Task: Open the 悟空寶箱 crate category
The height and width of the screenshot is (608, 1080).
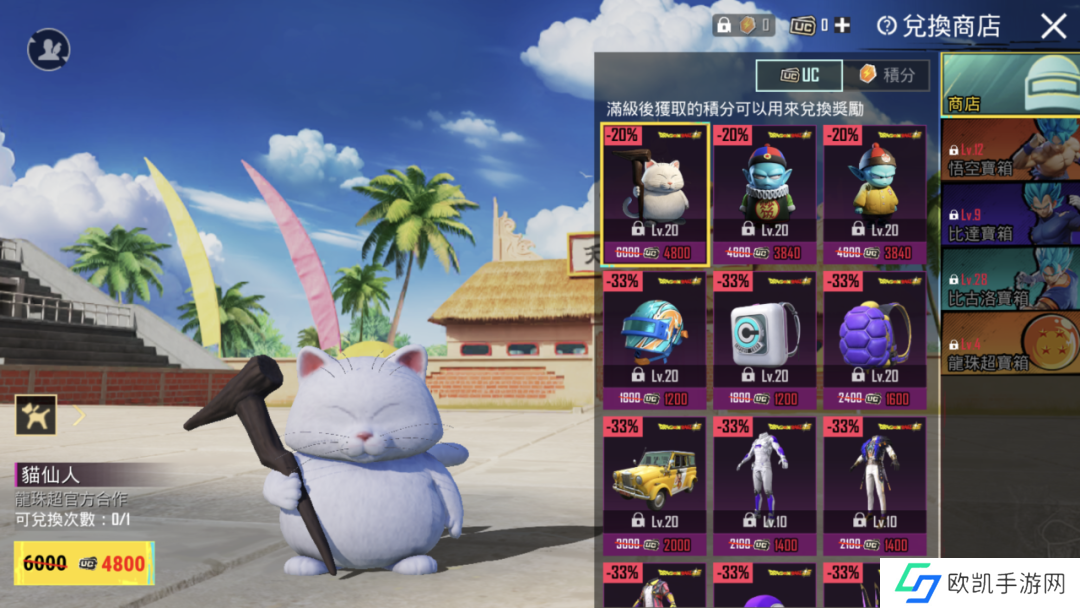Action: [1010, 151]
